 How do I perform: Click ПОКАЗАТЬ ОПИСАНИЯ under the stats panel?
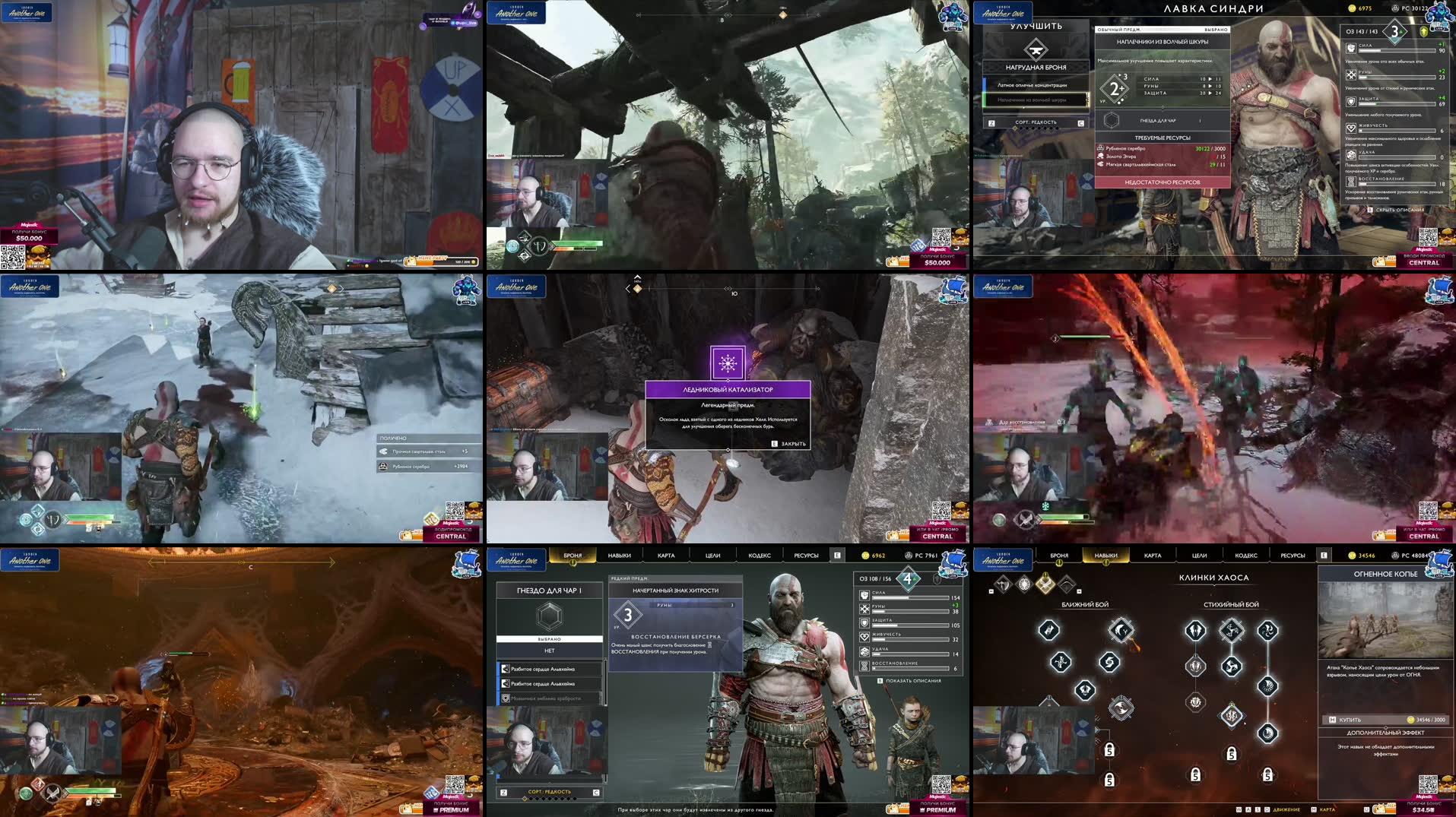pos(913,680)
